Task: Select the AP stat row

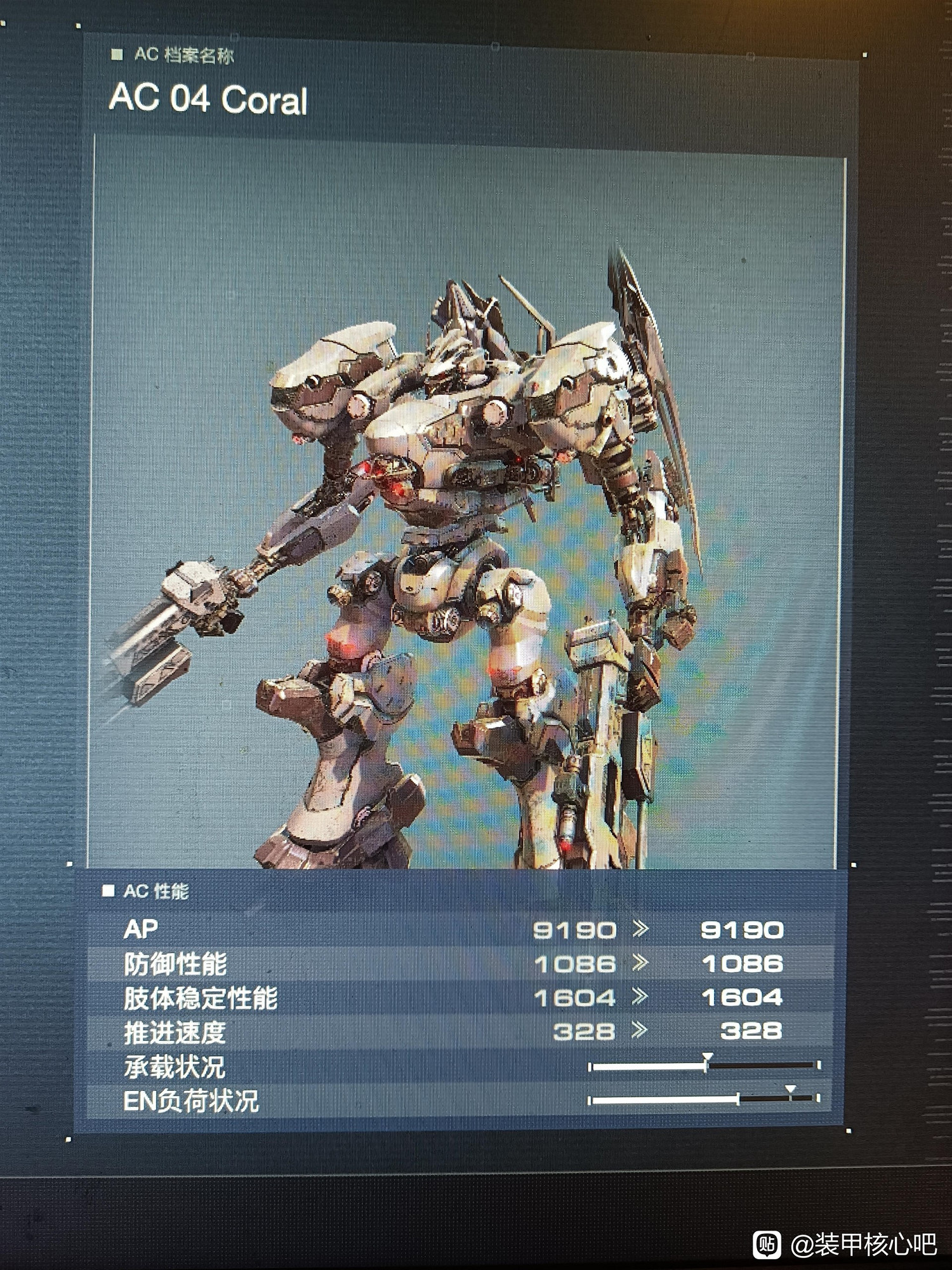Action: pyautogui.click(x=444, y=929)
